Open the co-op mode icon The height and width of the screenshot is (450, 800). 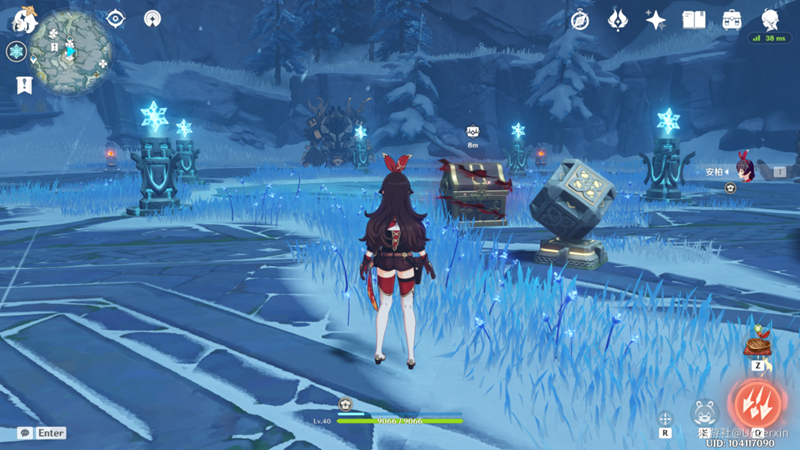coord(152,19)
